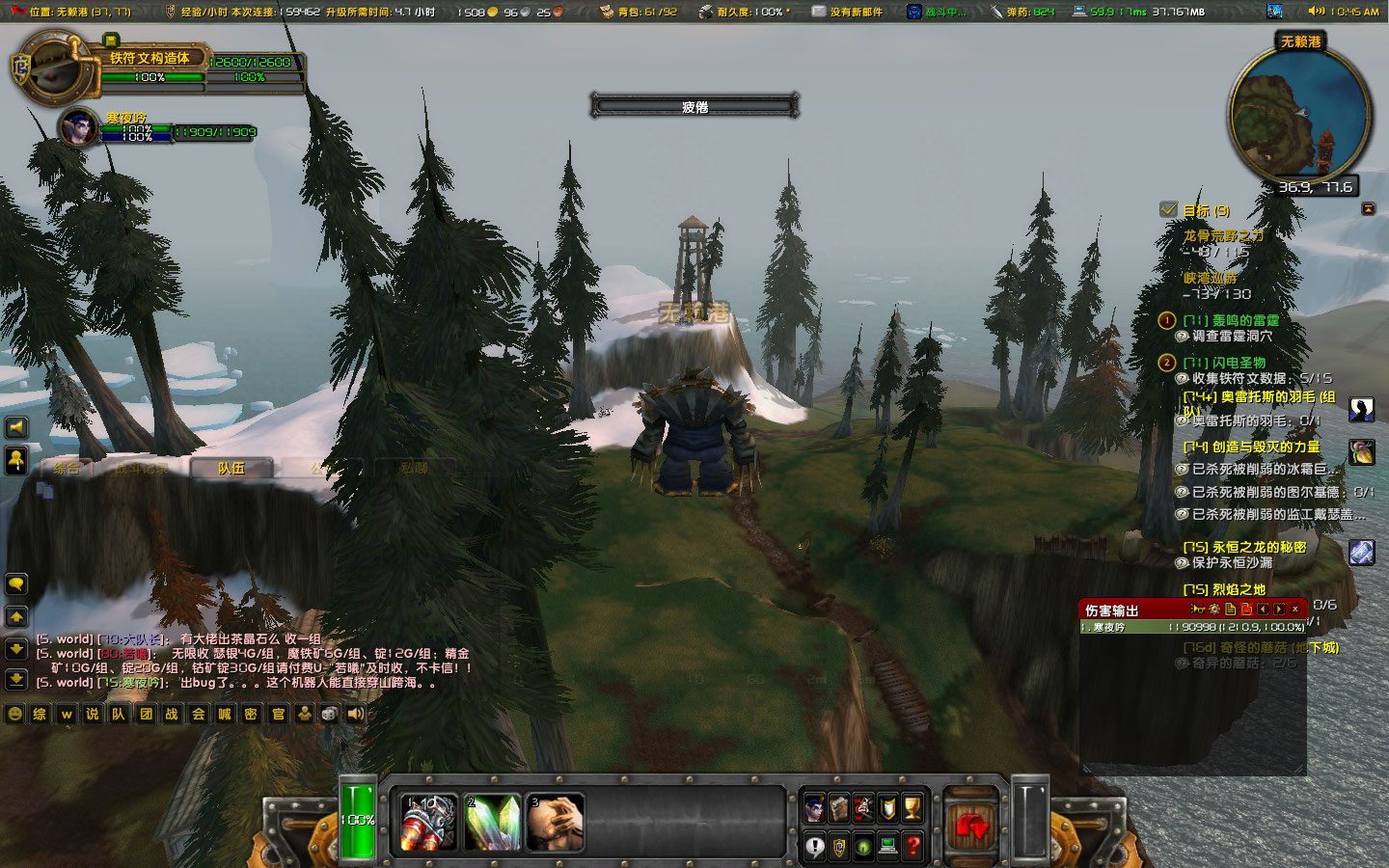
Task: Target party member 寒夜吟 portrait
Action: coord(77,127)
